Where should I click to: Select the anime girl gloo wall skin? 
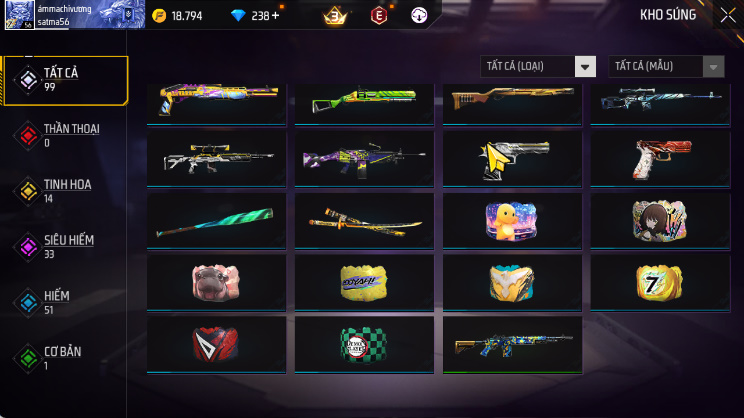coord(660,220)
